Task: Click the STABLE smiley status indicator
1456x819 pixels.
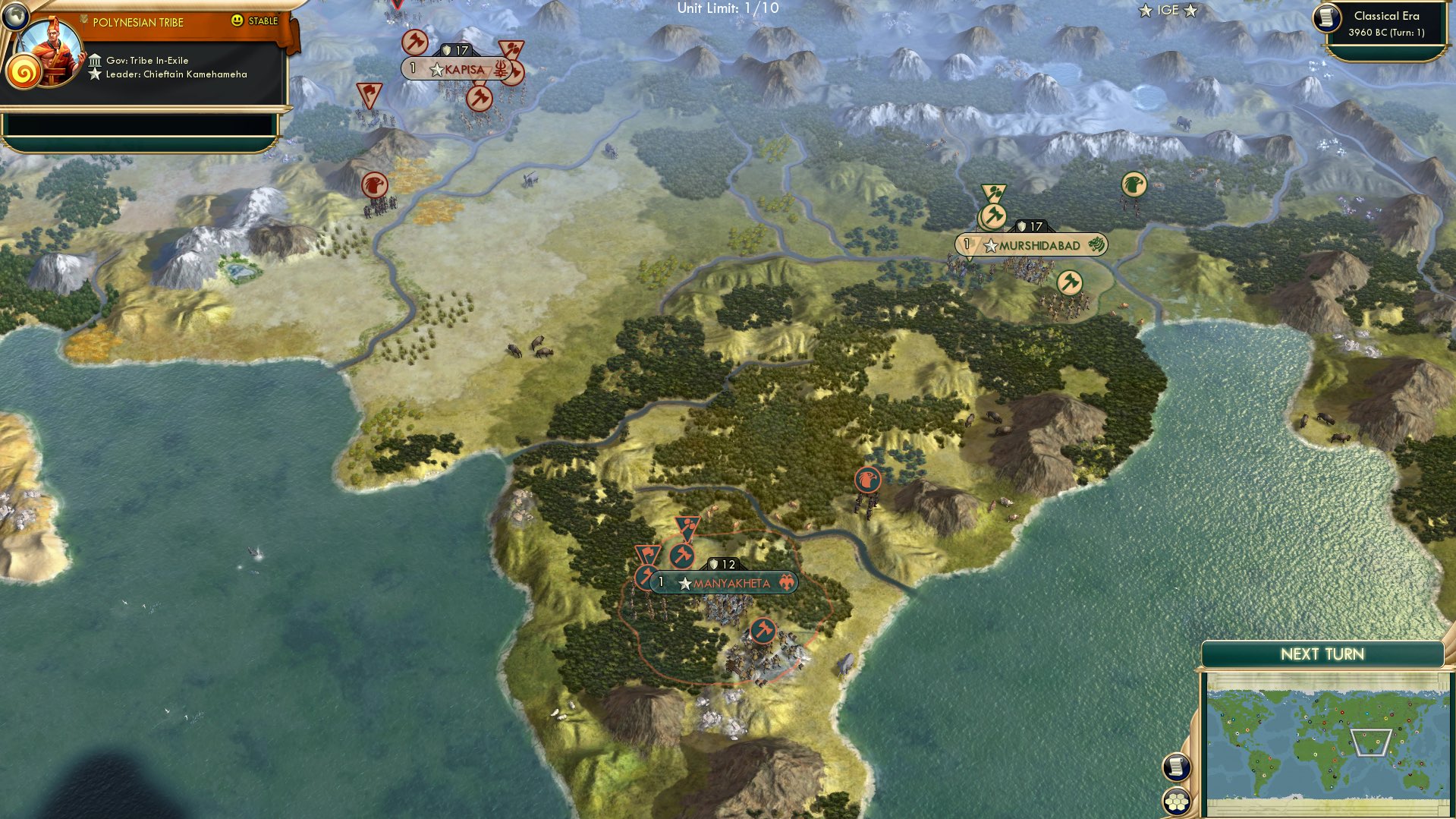Action: click(238, 22)
